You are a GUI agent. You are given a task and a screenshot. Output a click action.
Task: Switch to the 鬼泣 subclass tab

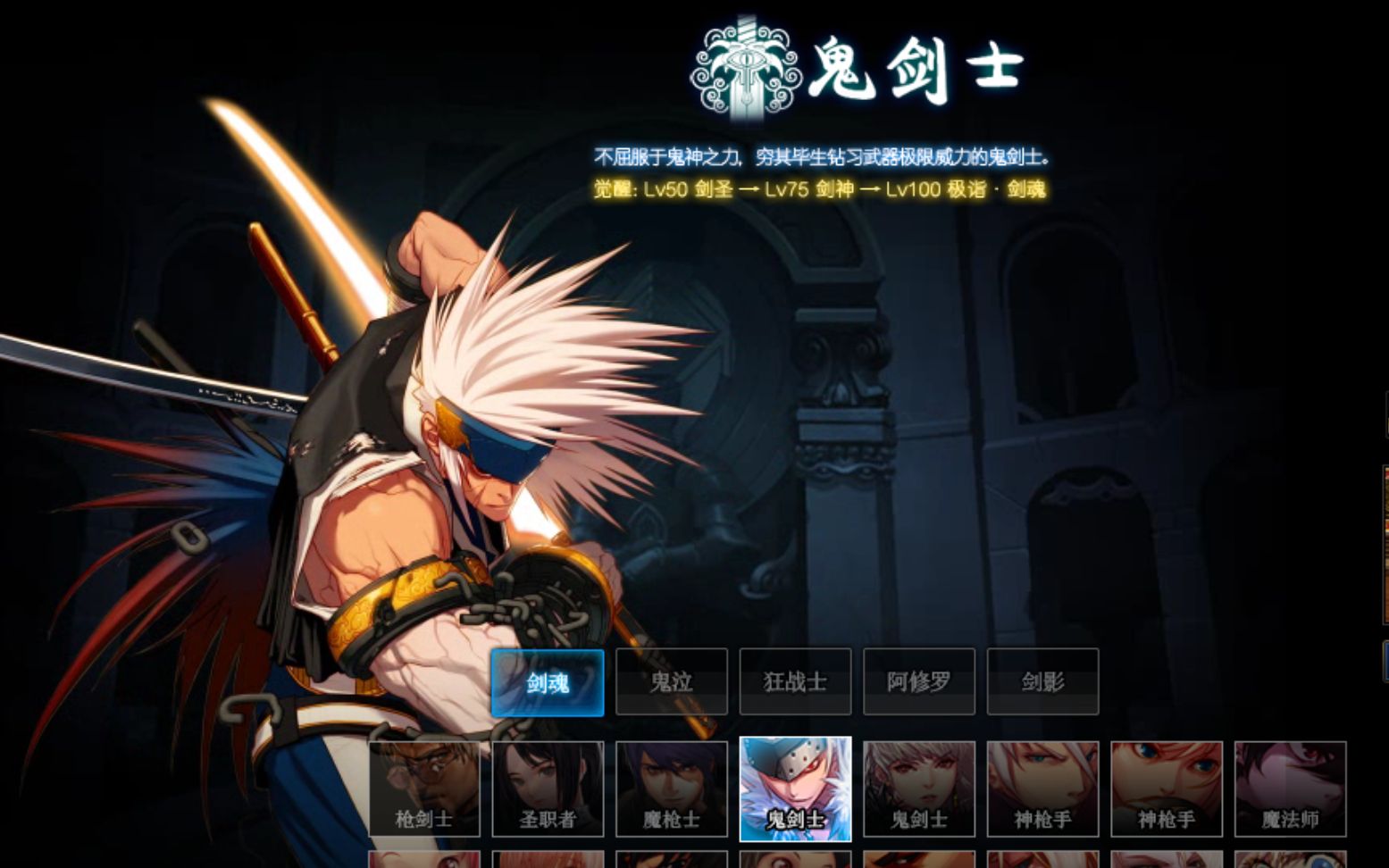click(671, 681)
